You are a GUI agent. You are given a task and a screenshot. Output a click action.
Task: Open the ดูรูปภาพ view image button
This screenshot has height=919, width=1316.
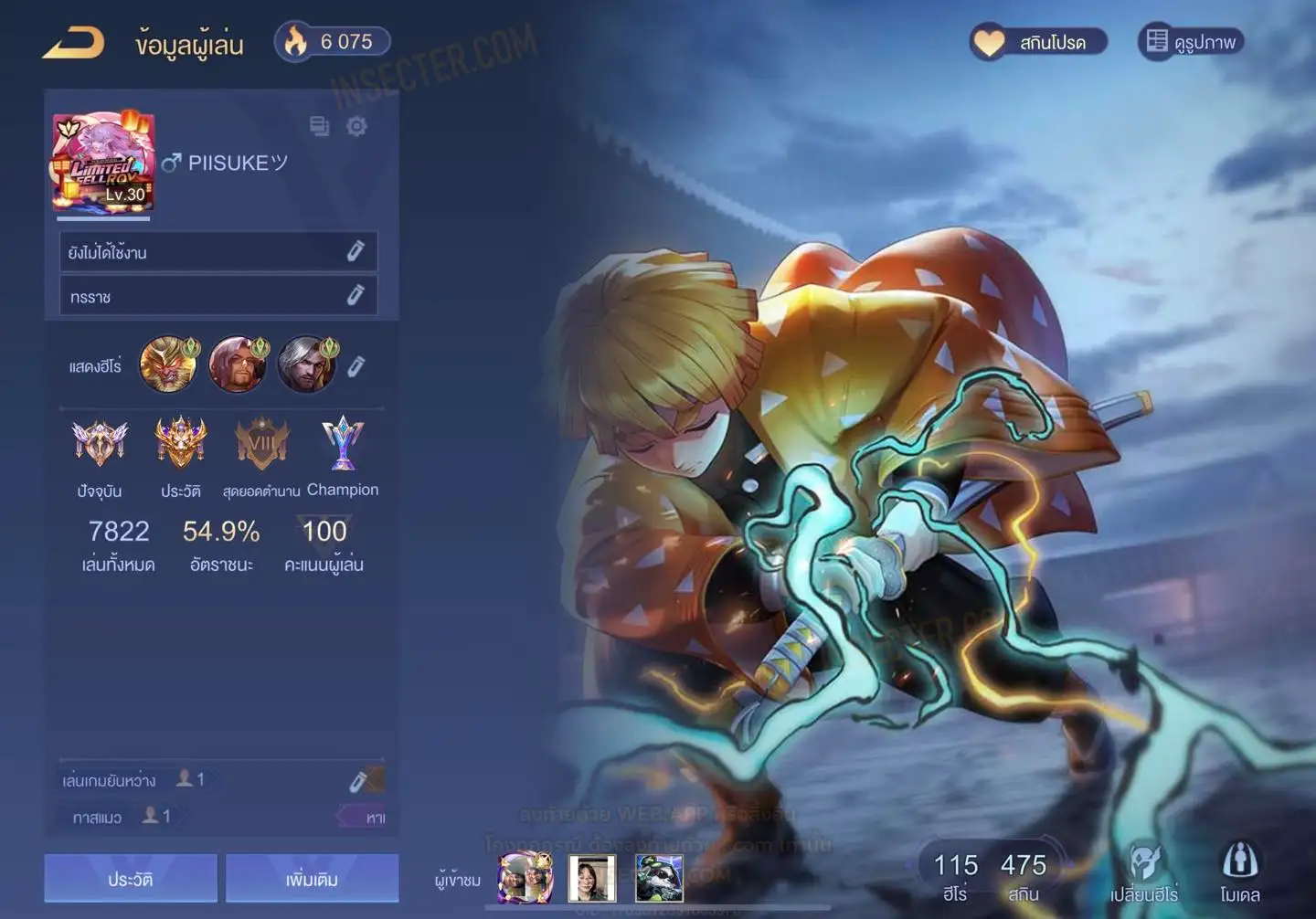click(1191, 42)
